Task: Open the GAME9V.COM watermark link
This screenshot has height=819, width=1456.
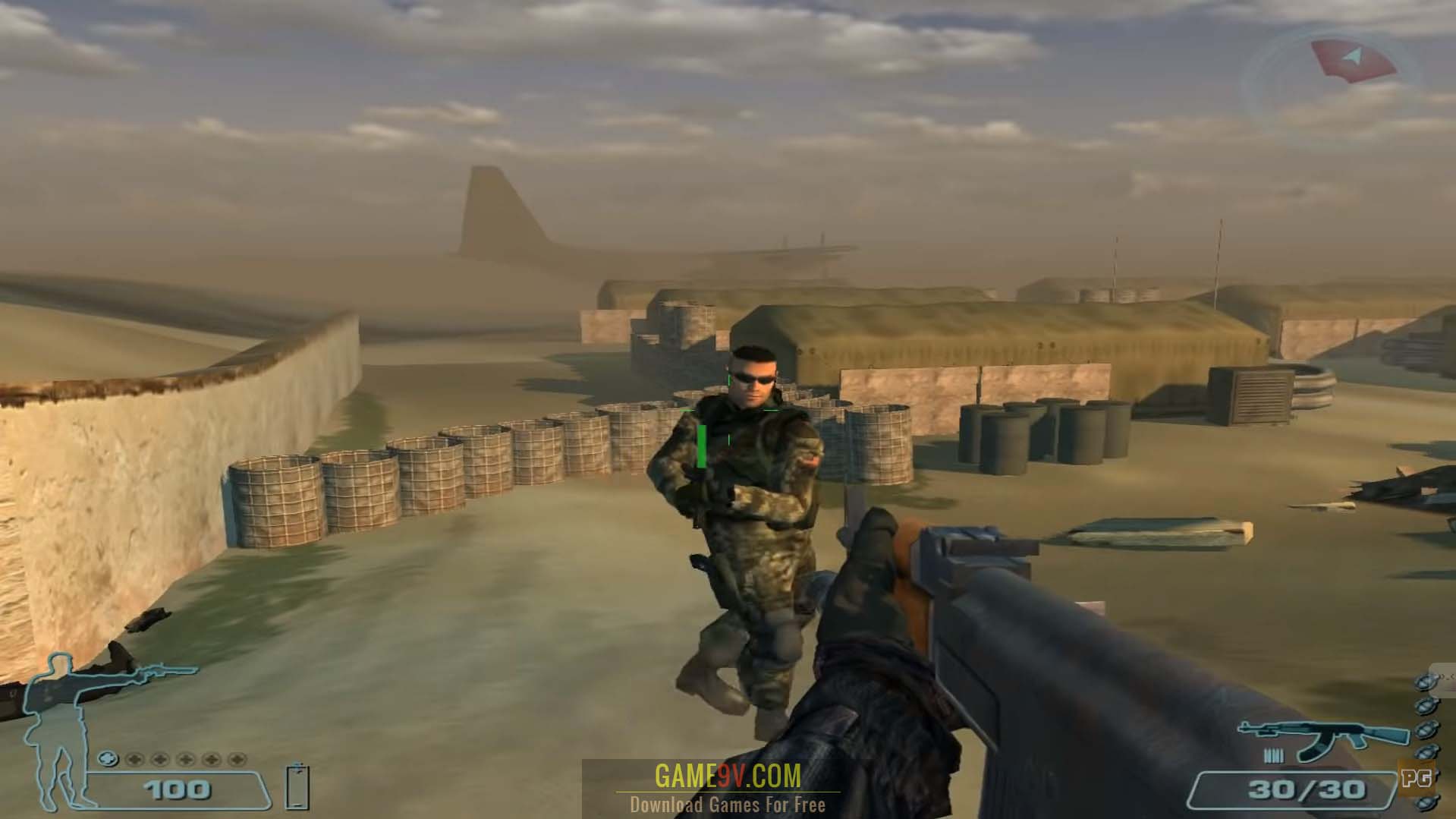Action: pyautogui.click(x=728, y=776)
